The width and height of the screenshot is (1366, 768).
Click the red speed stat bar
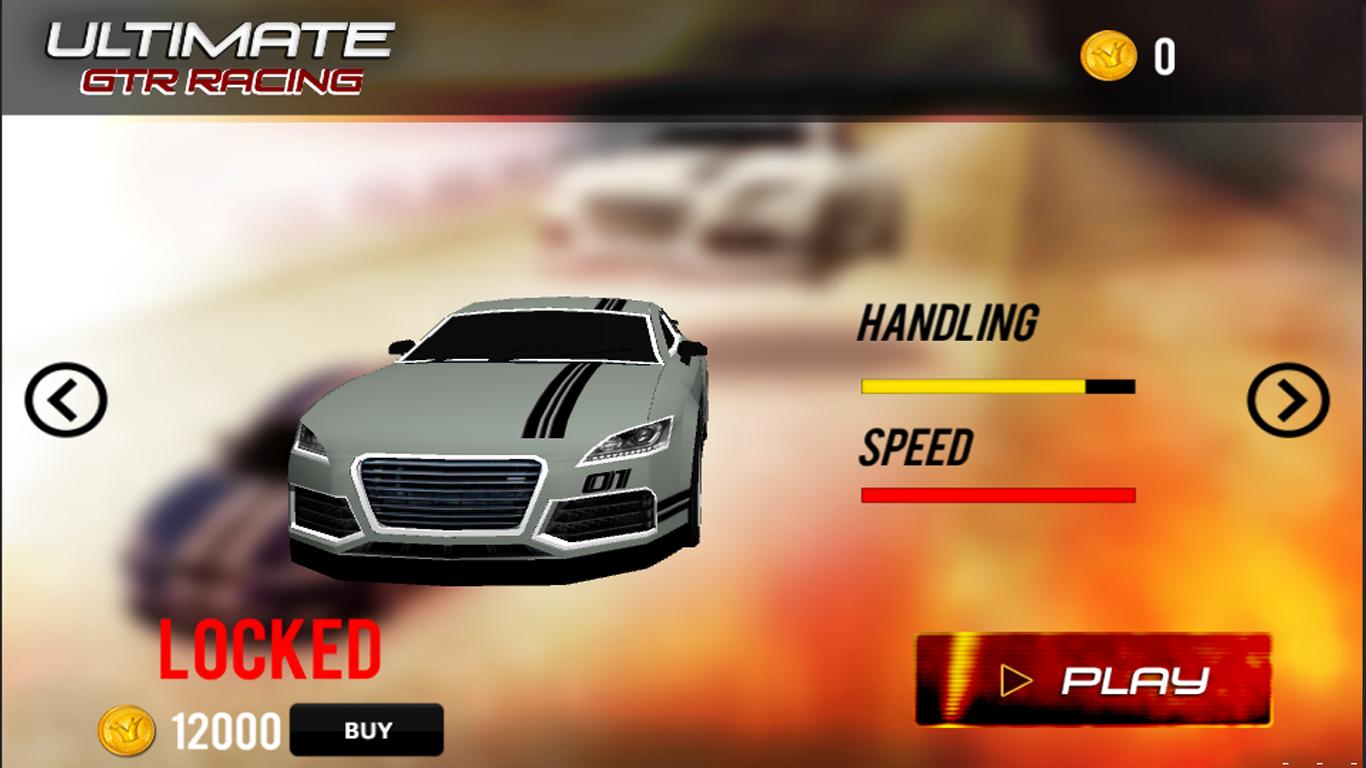(x=998, y=493)
